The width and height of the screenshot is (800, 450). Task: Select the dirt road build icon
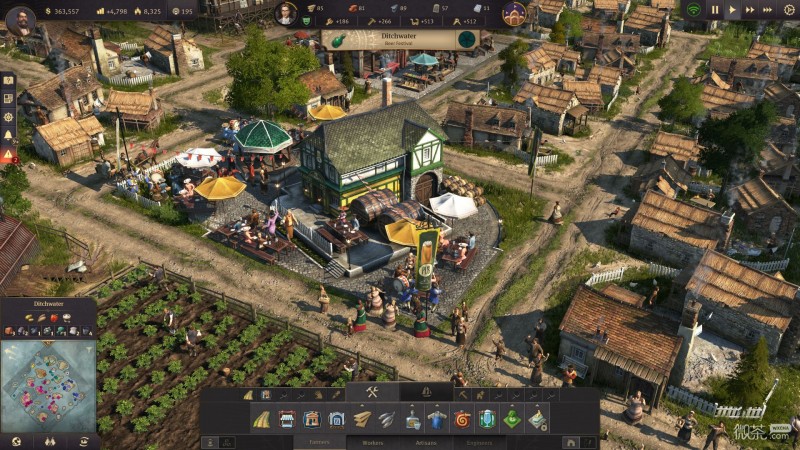tap(263, 419)
